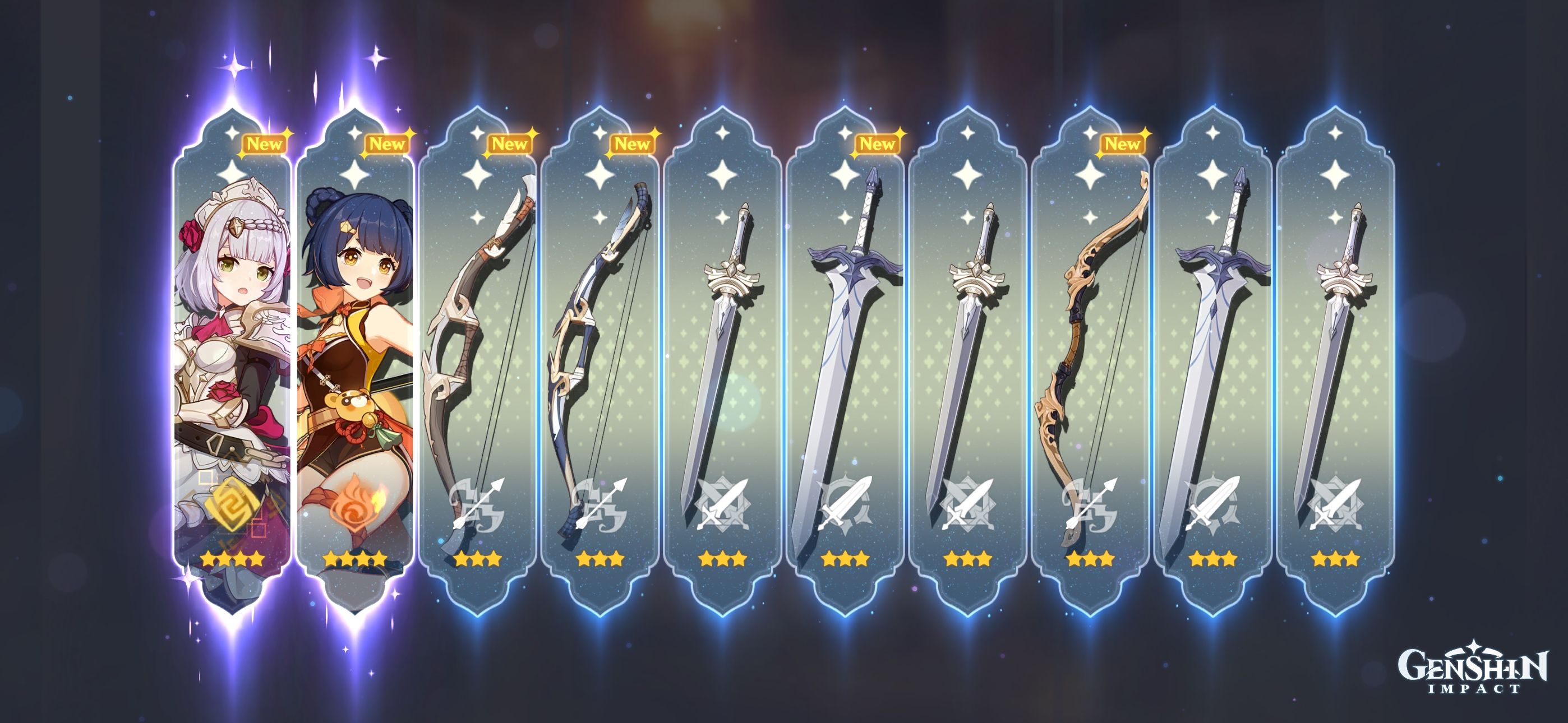The width and height of the screenshot is (1568, 723).
Task: Click the New badge on Xiangling's card
Action: coord(386,144)
